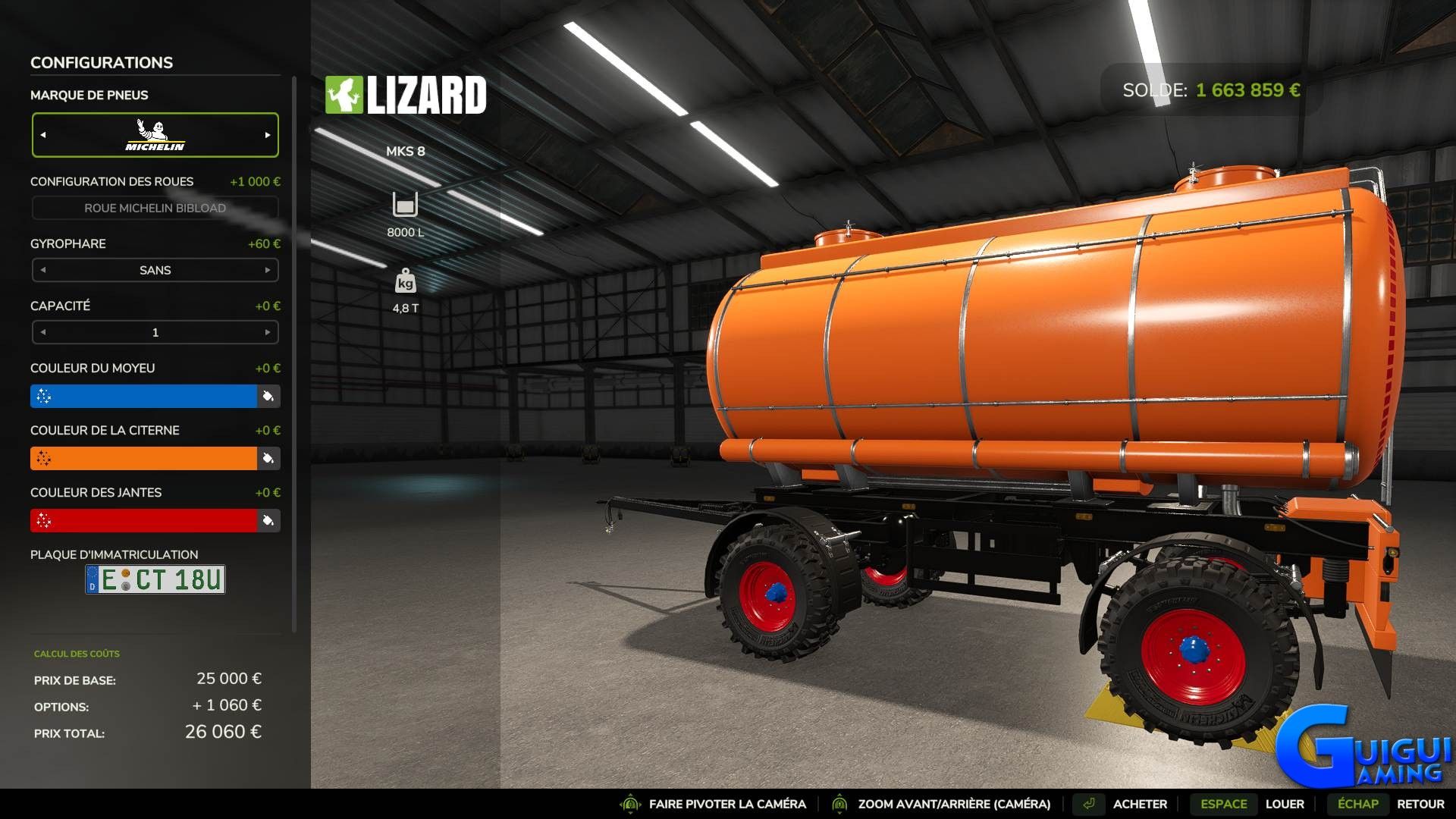The width and height of the screenshot is (1456, 819).
Task: Open the Roue Michelin Bibload wheel configuration
Action: 155,208
